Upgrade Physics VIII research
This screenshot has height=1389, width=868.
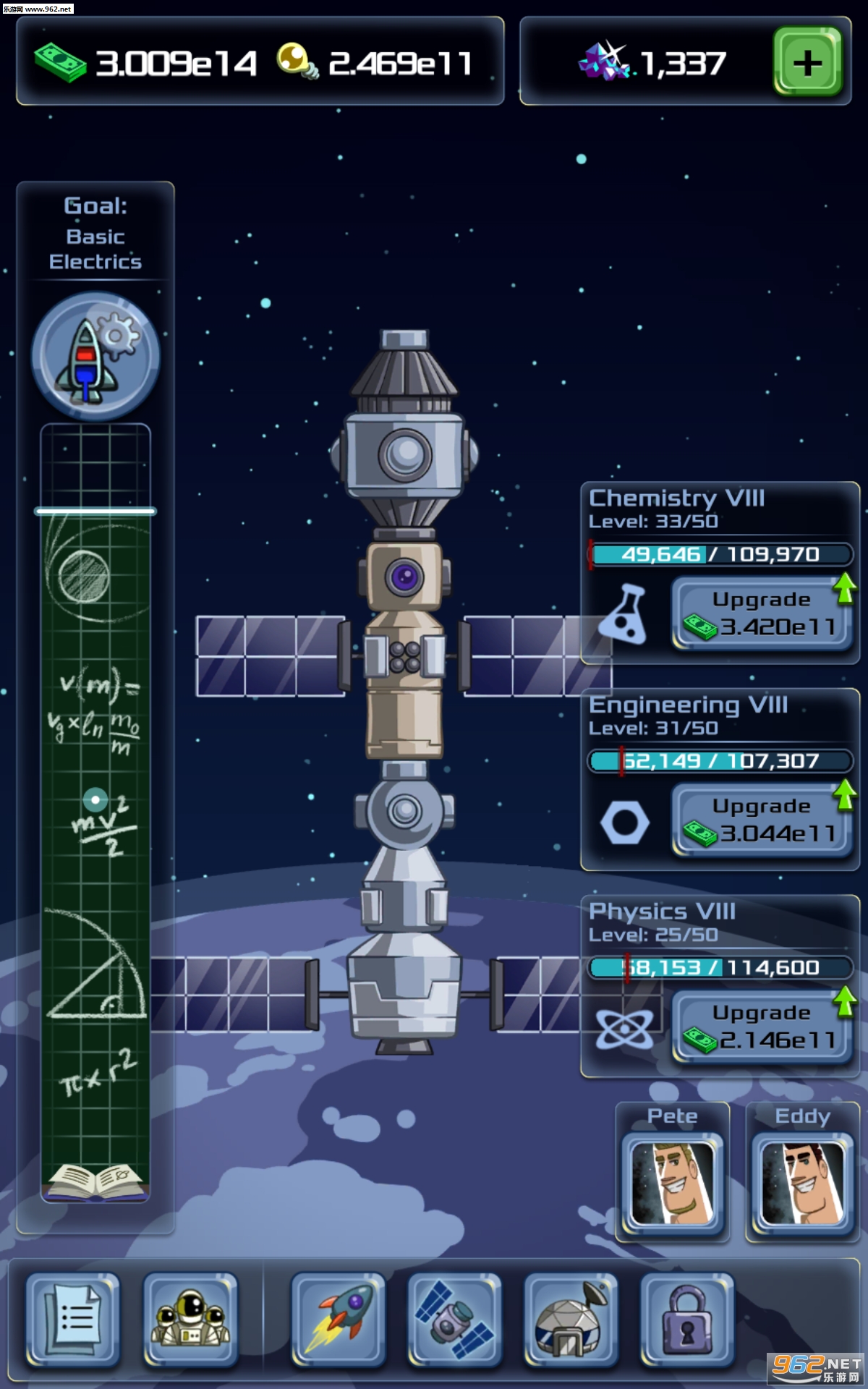tap(762, 1027)
